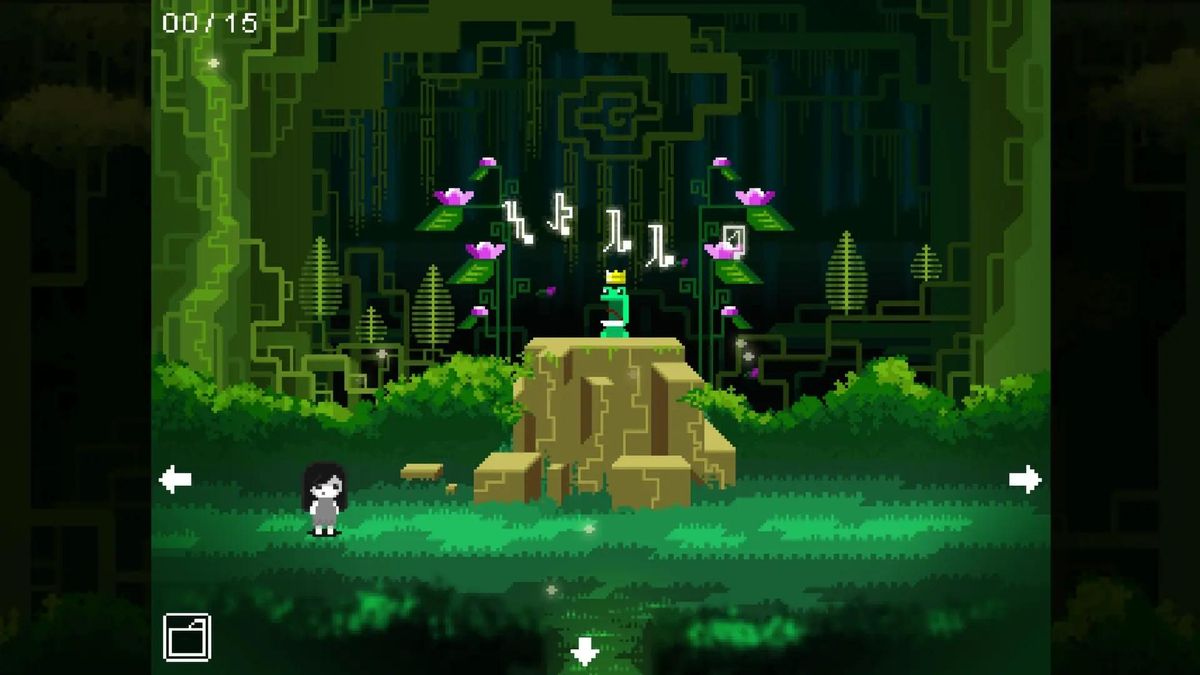
Task: Move right using the right arrow
Action: [x=1025, y=480]
